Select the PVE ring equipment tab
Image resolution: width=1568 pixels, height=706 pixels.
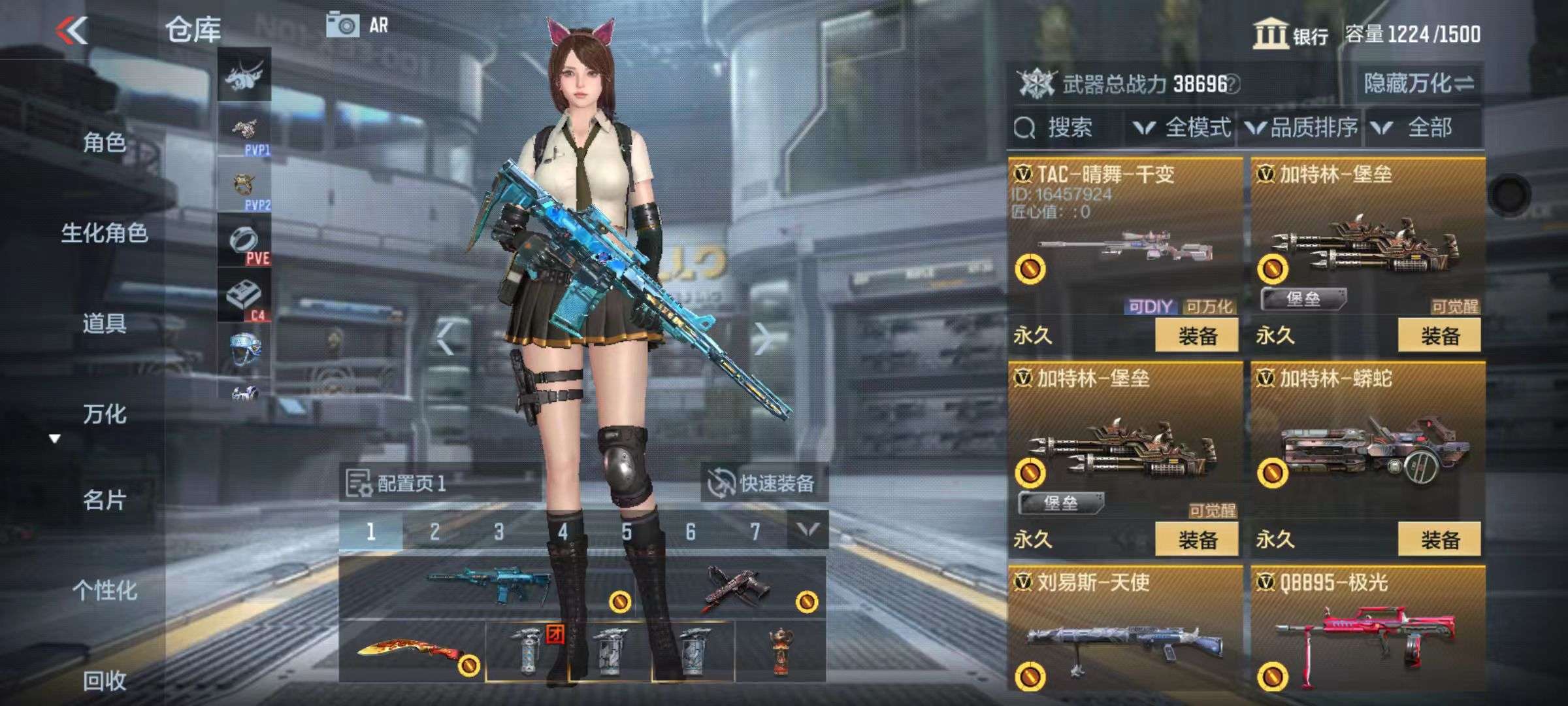click(x=244, y=243)
